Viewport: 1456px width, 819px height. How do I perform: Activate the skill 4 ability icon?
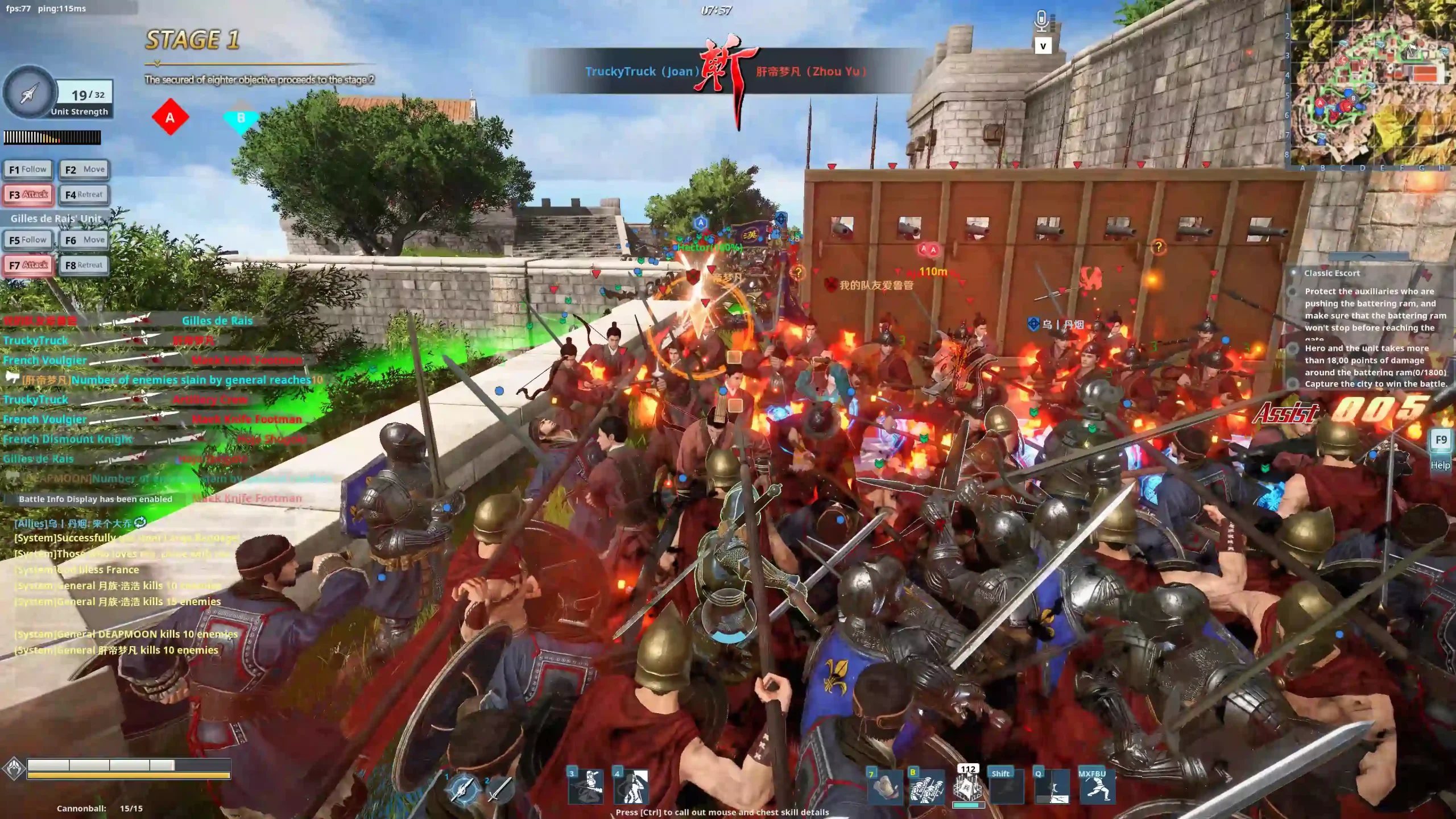(x=631, y=787)
